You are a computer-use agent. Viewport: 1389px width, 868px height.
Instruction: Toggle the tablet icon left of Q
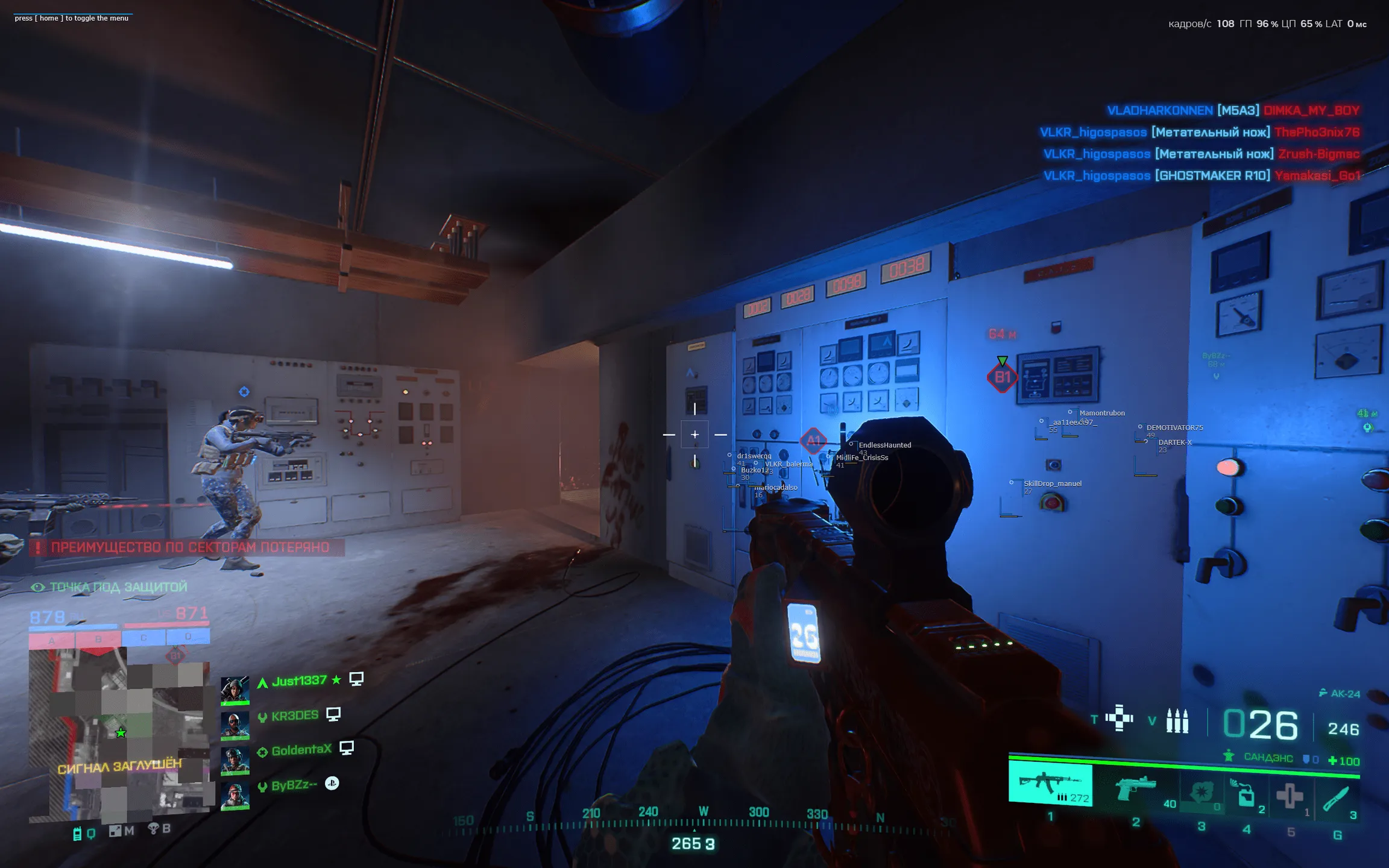(77, 832)
